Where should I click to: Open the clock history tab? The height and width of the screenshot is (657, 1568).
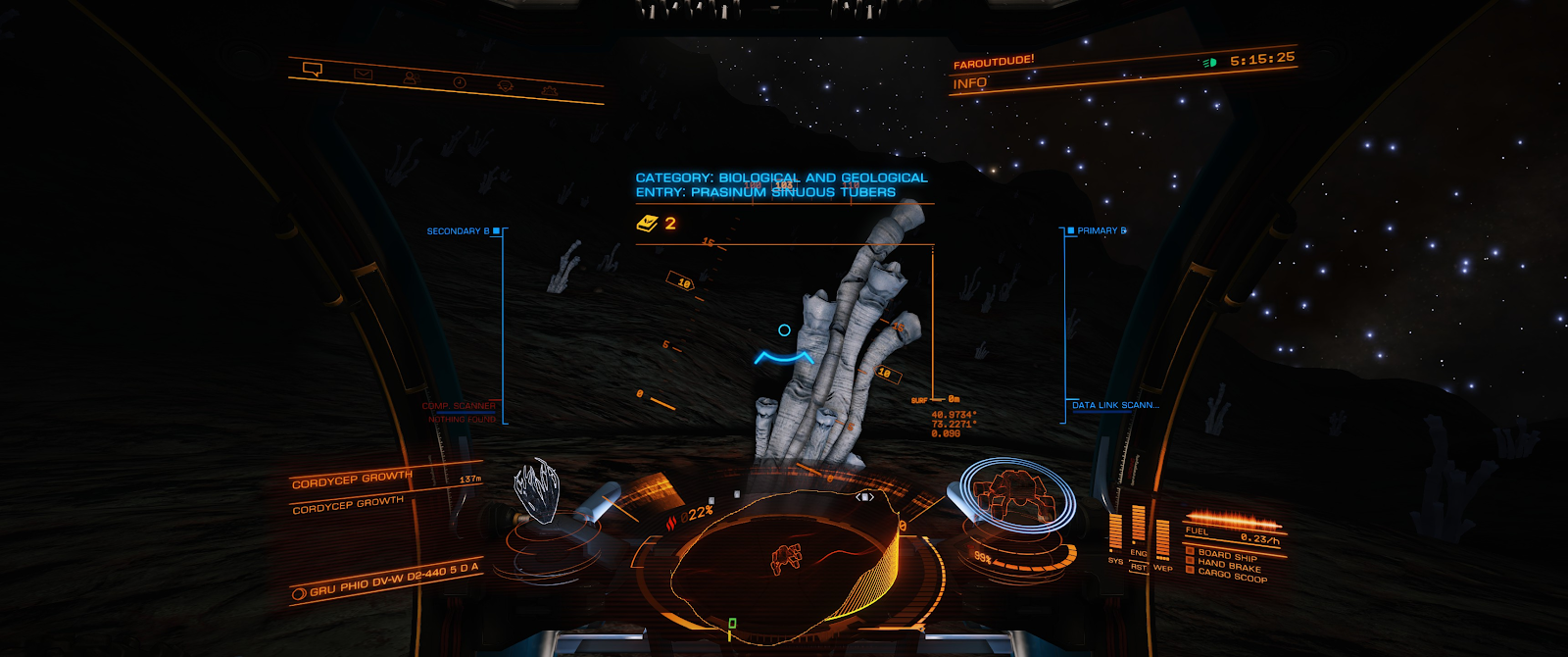pyautogui.click(x=459, y=82)
